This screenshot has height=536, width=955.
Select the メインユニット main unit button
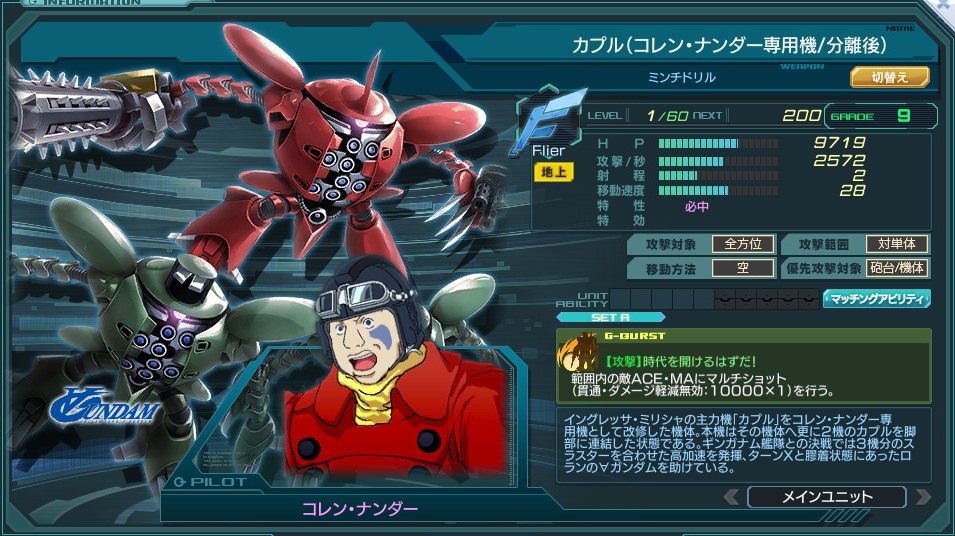click(826, 497)
